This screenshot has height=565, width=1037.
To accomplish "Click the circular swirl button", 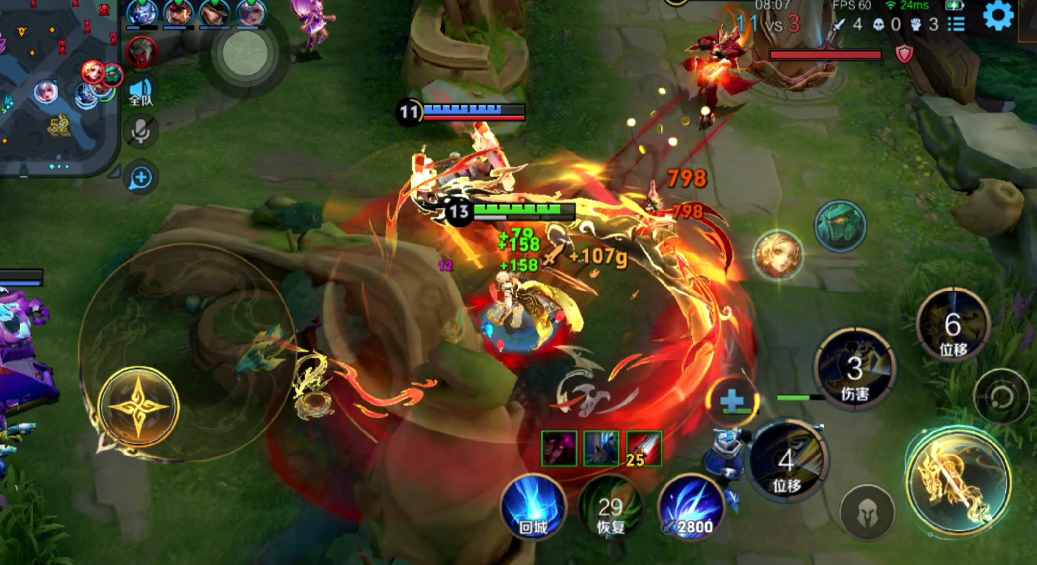I will click(1001, 396).
